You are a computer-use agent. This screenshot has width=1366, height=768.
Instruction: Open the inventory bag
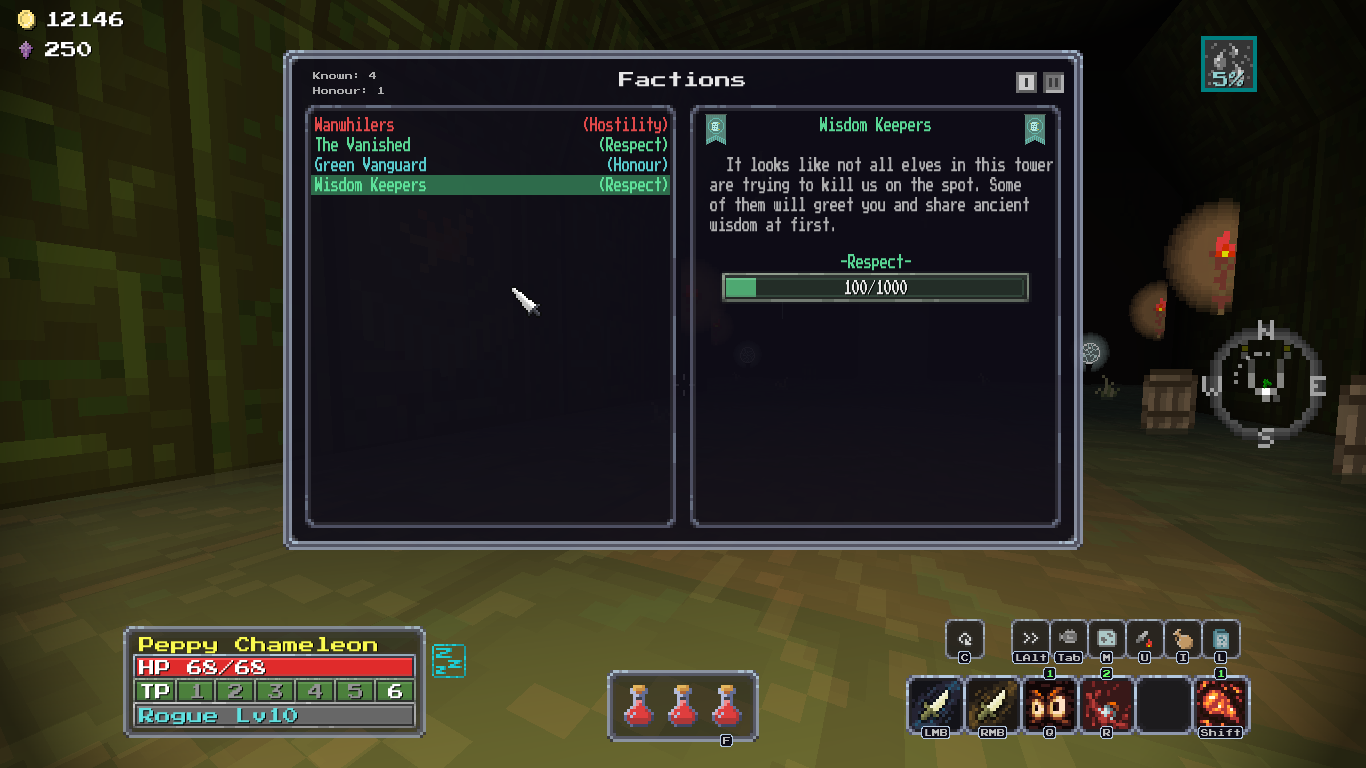click(1183, 639)
